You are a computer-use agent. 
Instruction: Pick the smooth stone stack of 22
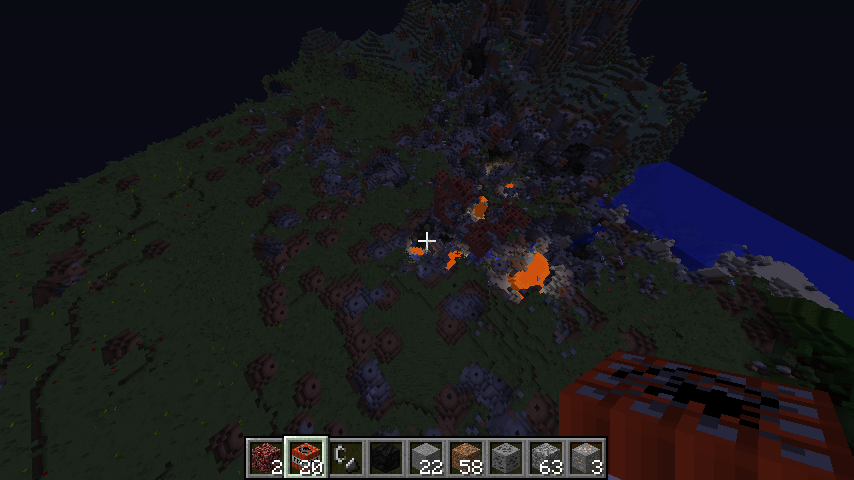pyautogui.click(x=426, y=458)
